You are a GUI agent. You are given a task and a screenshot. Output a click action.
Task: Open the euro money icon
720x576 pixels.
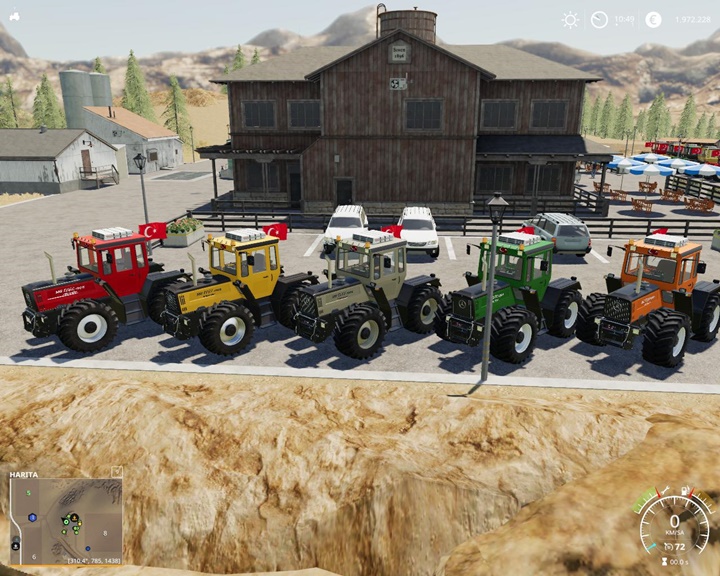[653, 19]
